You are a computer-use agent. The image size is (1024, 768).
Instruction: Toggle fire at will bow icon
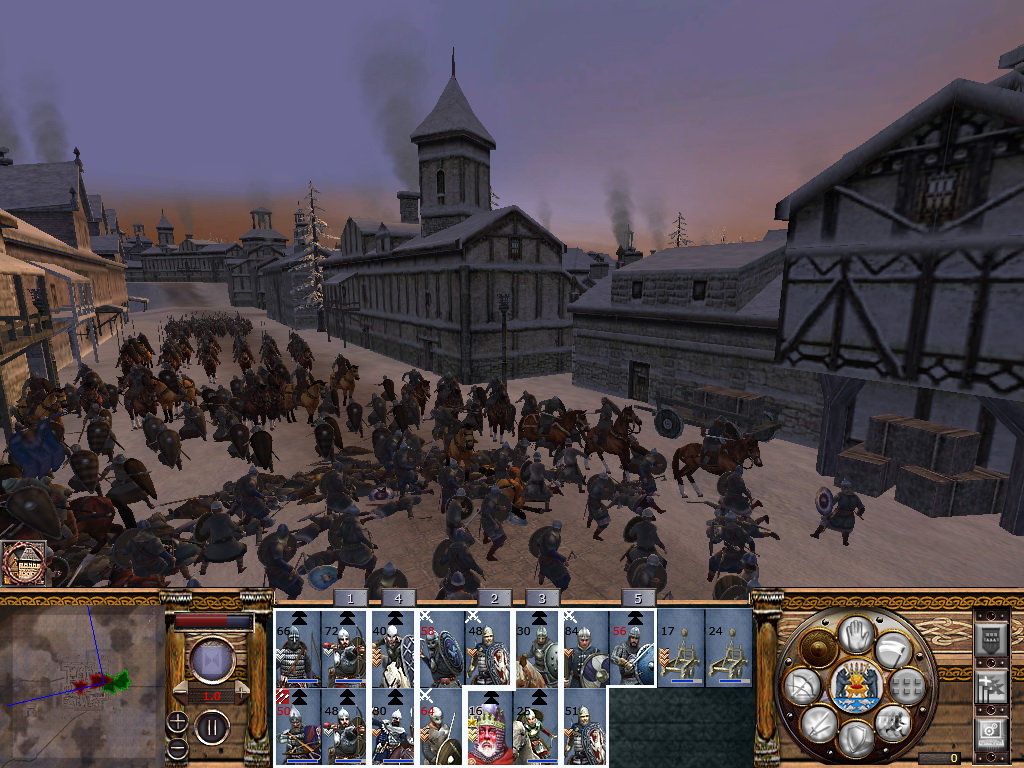click(803, 686)
